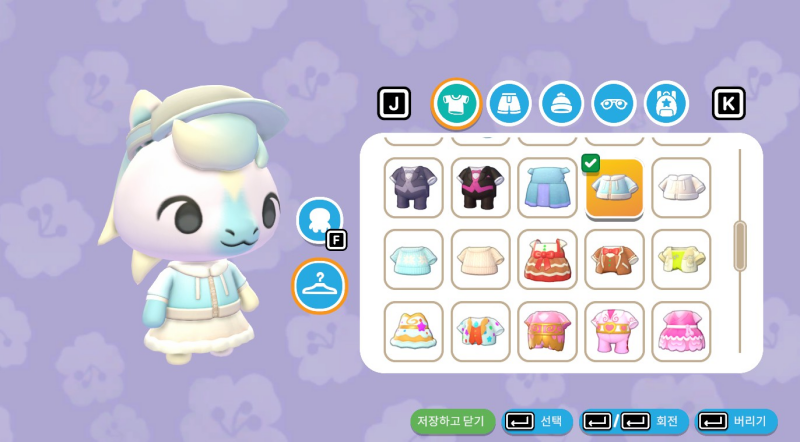The height and width of the screenshot is (442, 800).
Task: Click the round character body icon button
Action: point(319,219)
